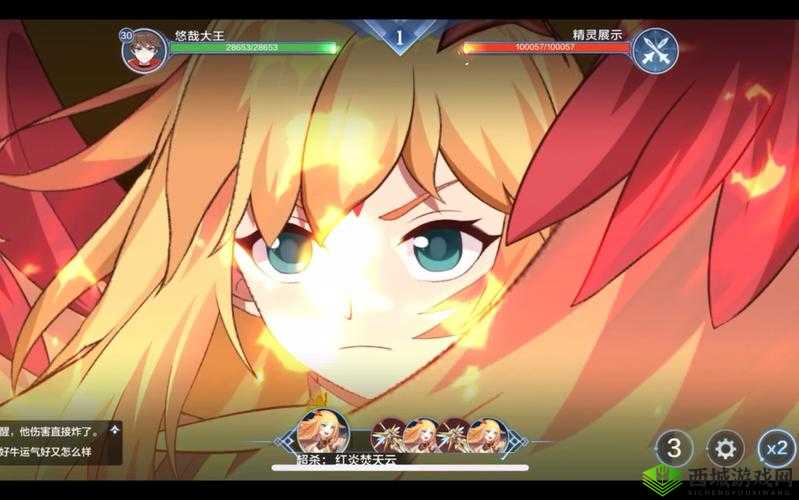This screenshot has height=500, width=799.
Task: Open the gear settings button
Action: click(x=726, y=447)
